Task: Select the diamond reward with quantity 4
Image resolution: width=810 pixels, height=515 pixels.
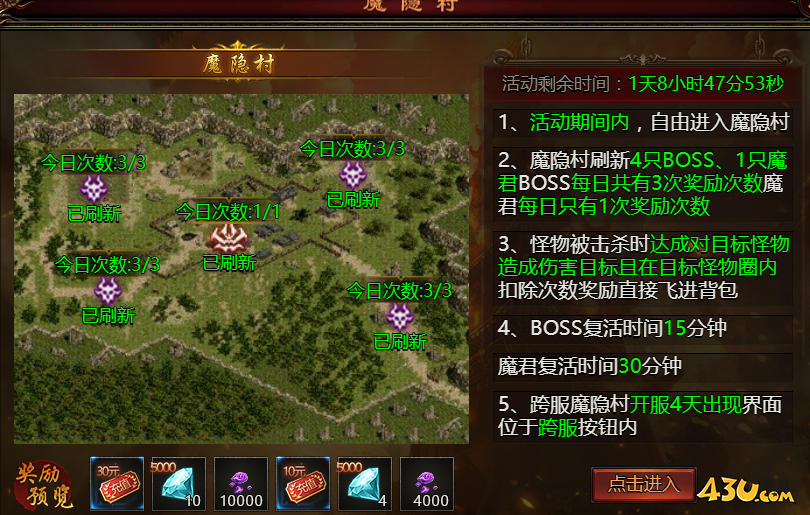Action: coord(365,484)
